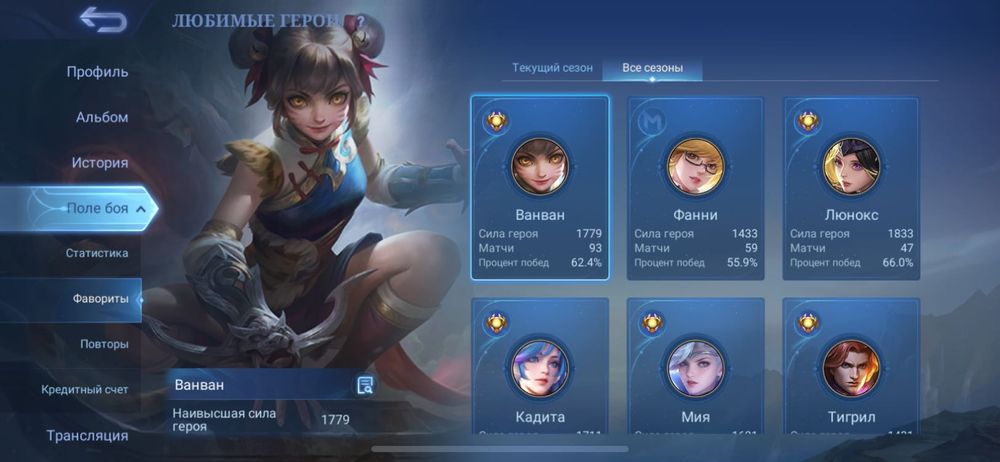Show the История section

tap(100, 162)
